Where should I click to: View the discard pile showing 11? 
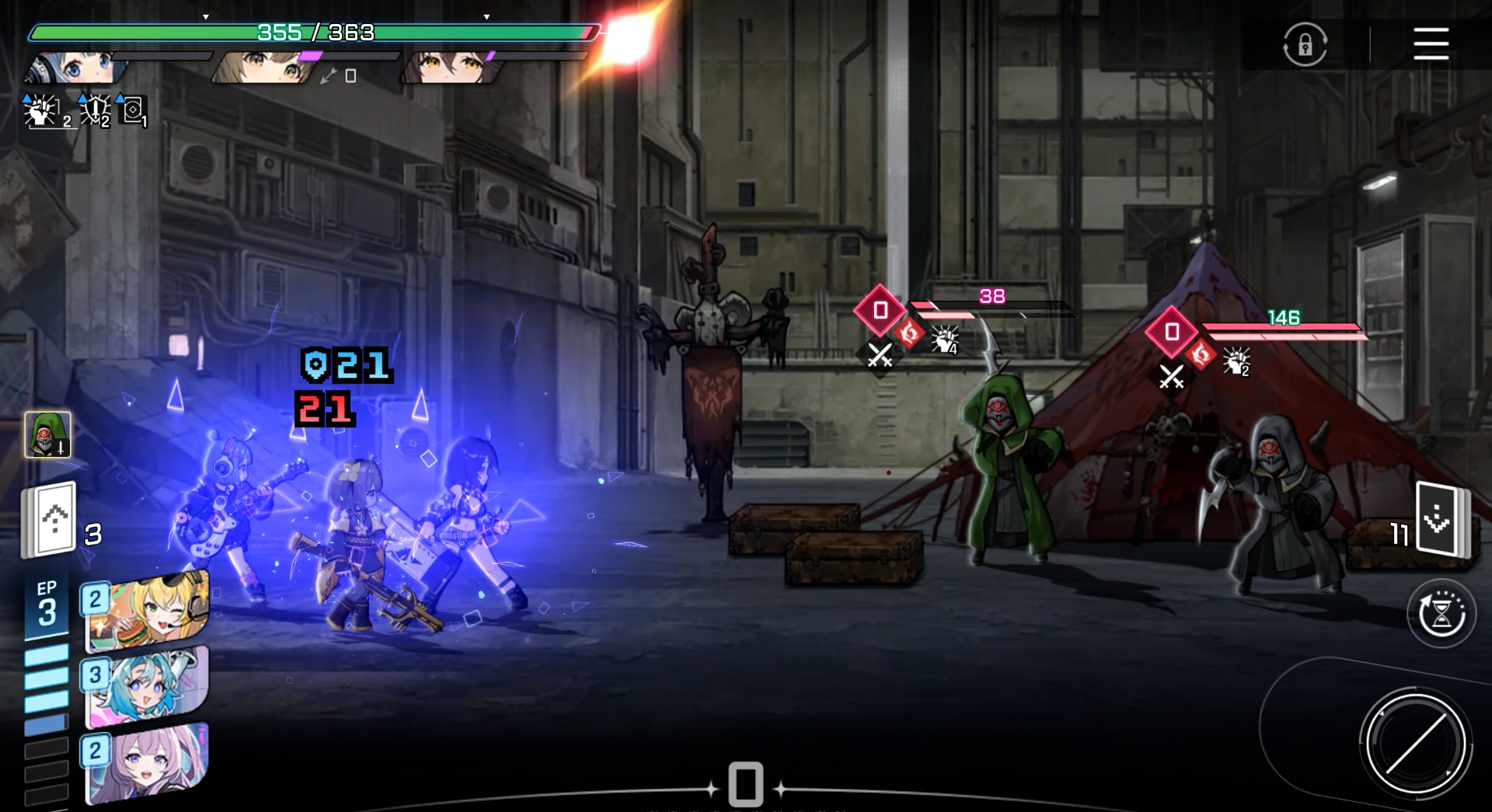(x=1440, y=520)
